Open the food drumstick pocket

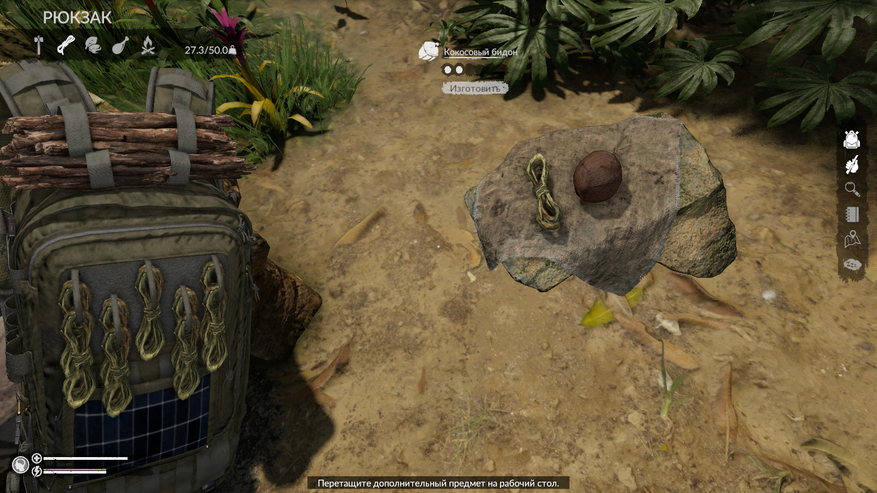coord(120,45)
